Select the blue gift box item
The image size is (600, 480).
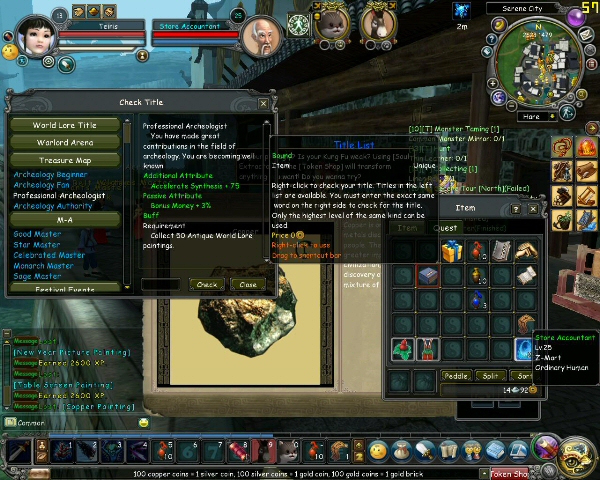[x=451, y=250]
